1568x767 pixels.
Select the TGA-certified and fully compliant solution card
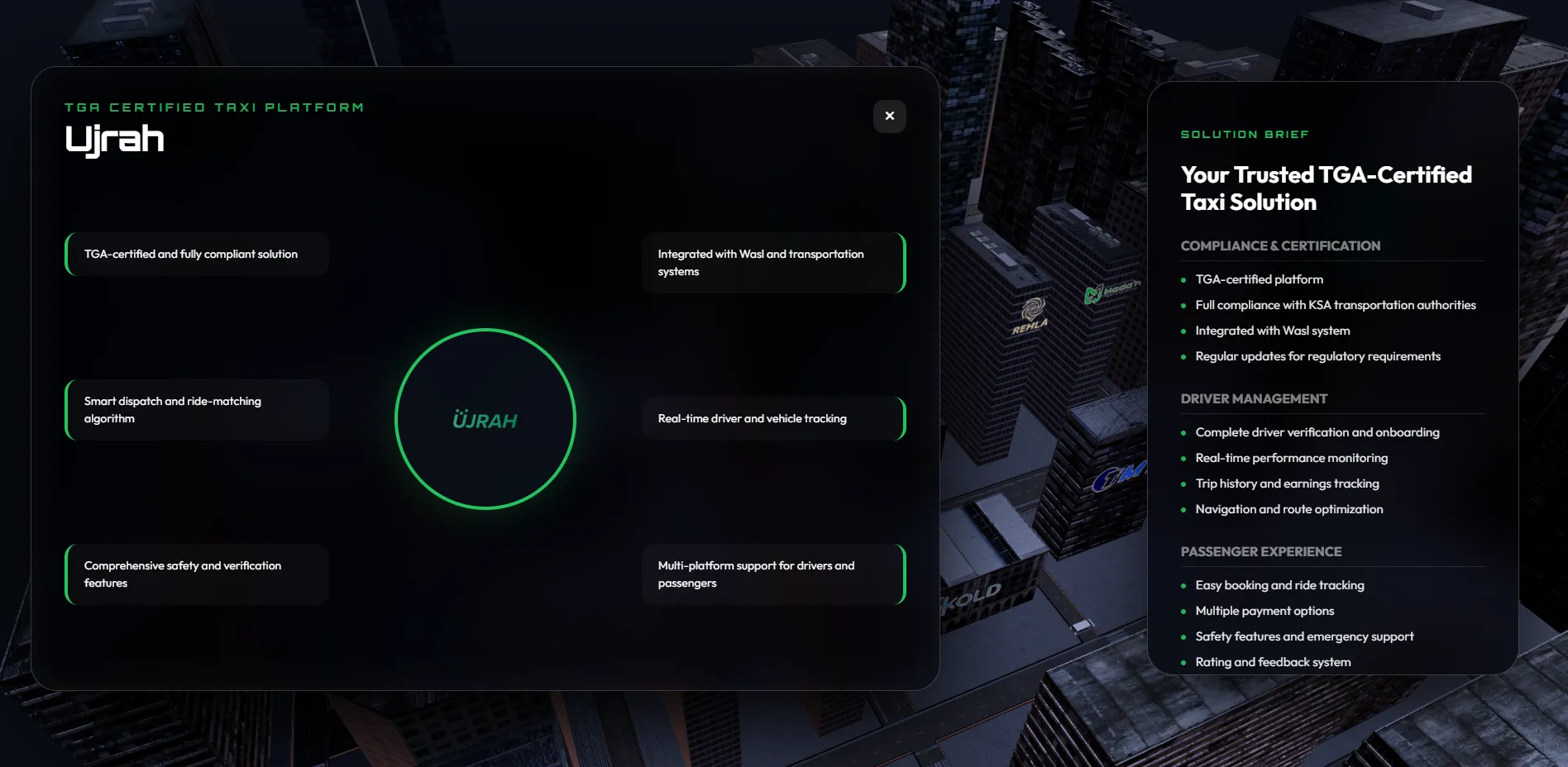pyautogui.click(x=196, y=254)
